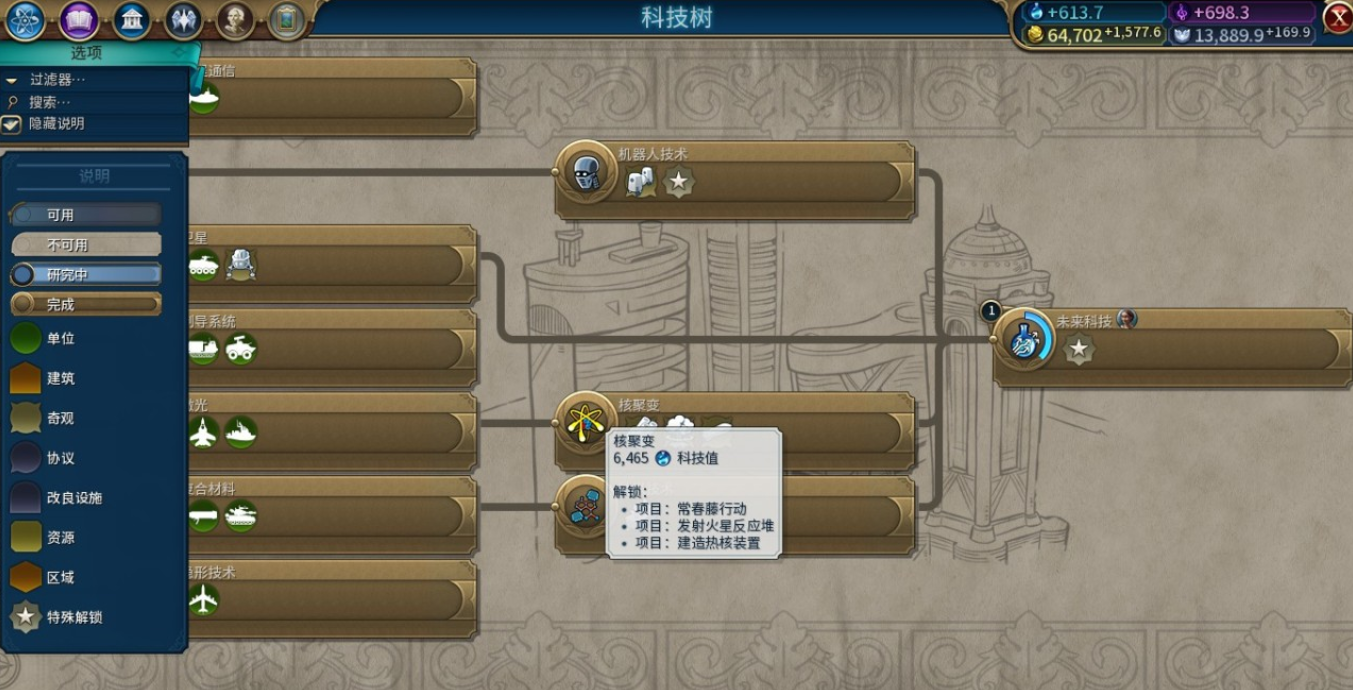This screenshot has width=1353, height=690.
Task: Toggle the 隐藏说明 checkbox
Action: [x=11, y=124]
